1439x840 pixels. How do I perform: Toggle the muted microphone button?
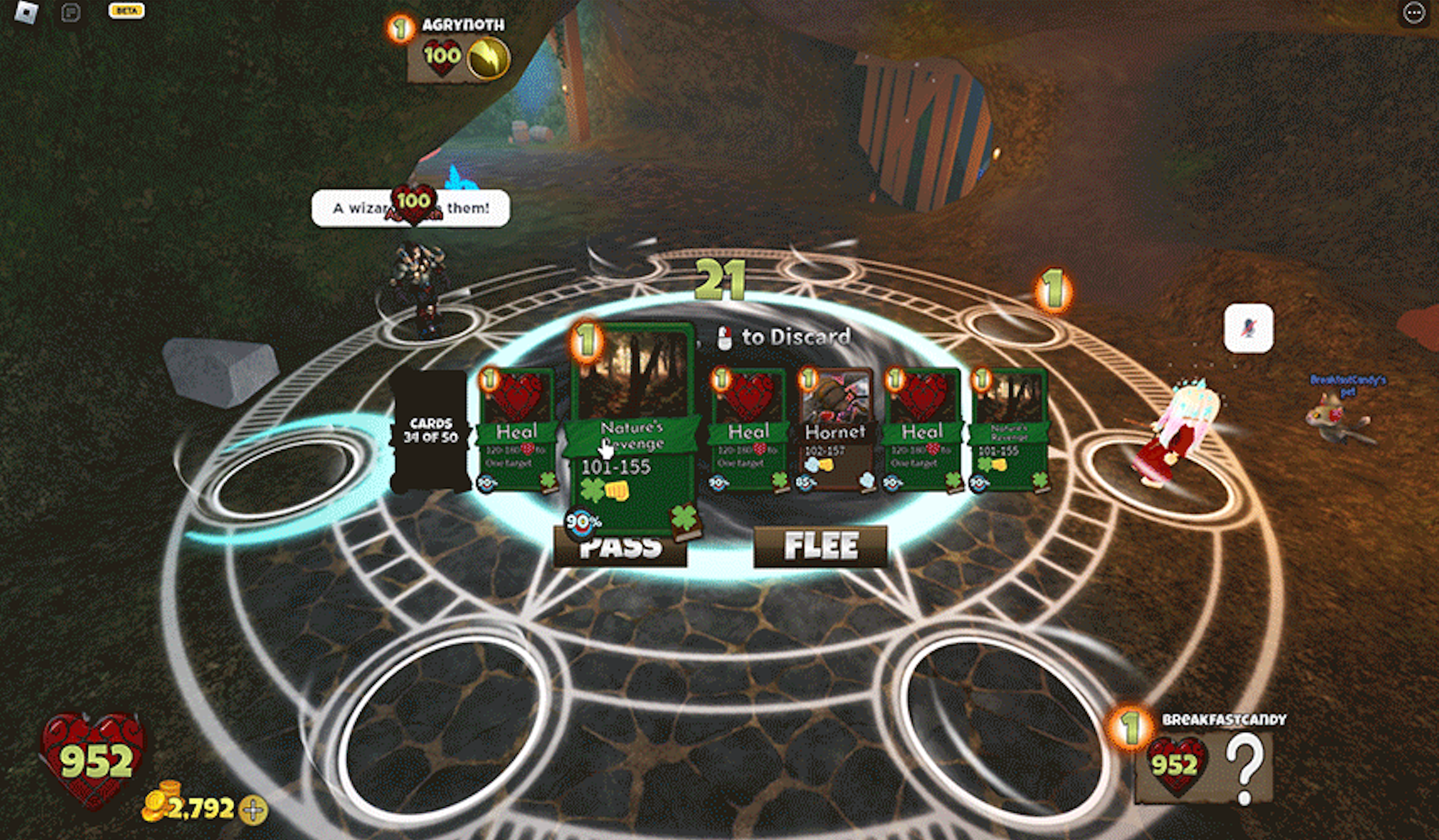point(1248,328)
